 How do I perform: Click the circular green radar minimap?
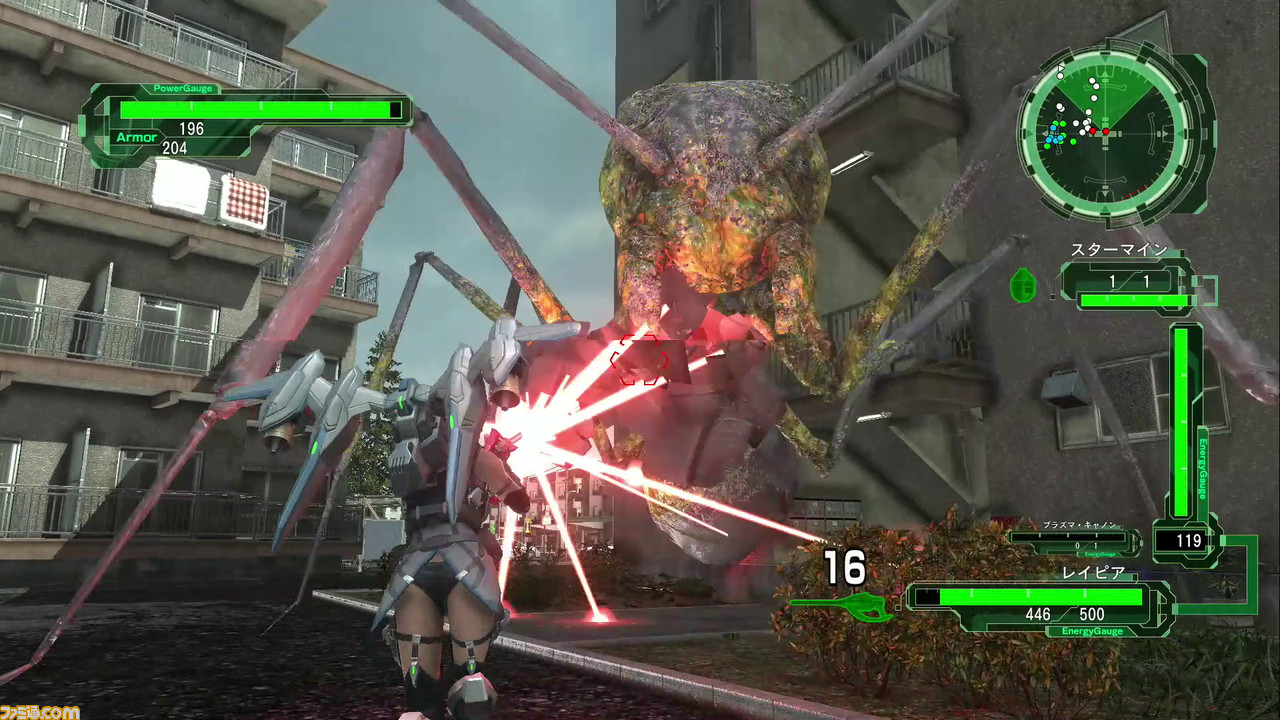click(1106, 131)
